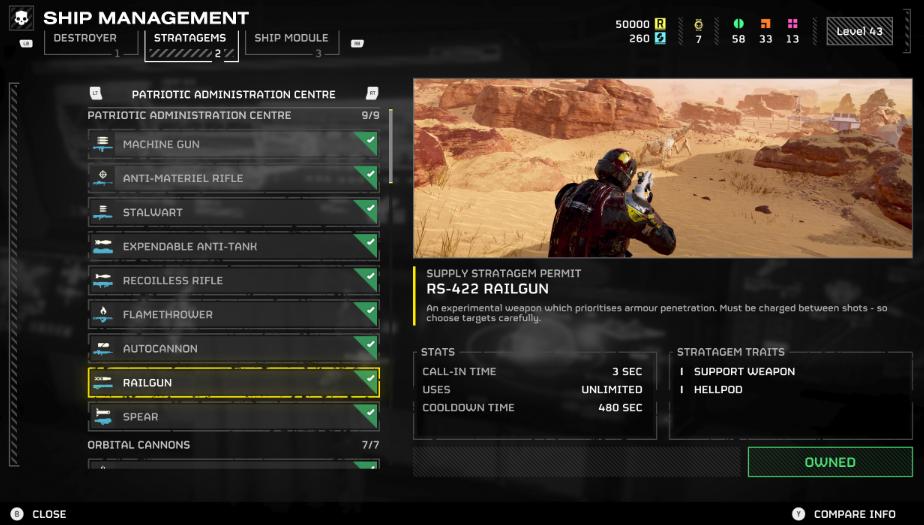Select the Stalwart stratagem row
Viewport: 924px width, 525px height.
click(x=233, y=213)
